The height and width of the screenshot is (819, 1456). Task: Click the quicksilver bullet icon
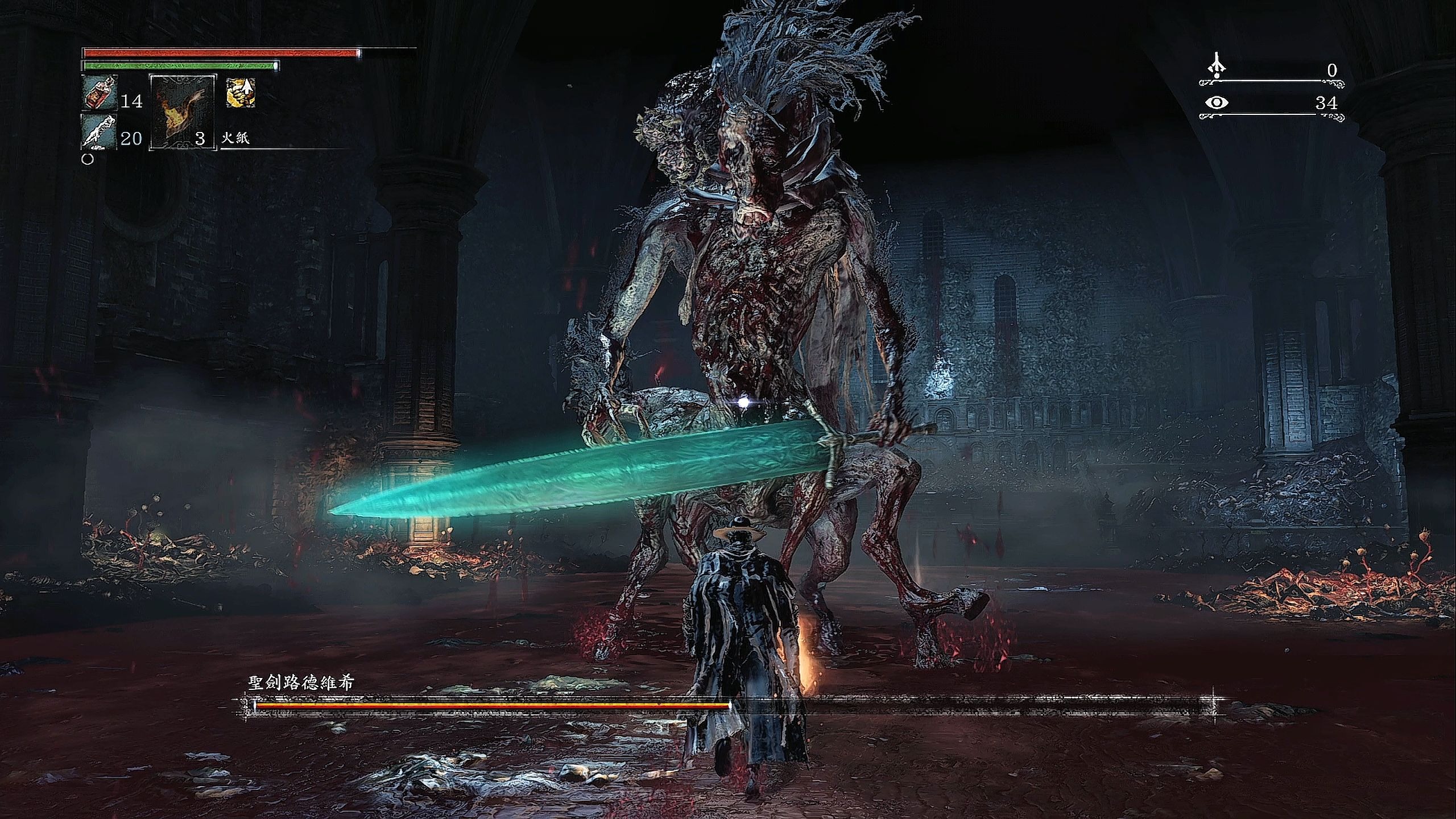(x=99, y=131)
